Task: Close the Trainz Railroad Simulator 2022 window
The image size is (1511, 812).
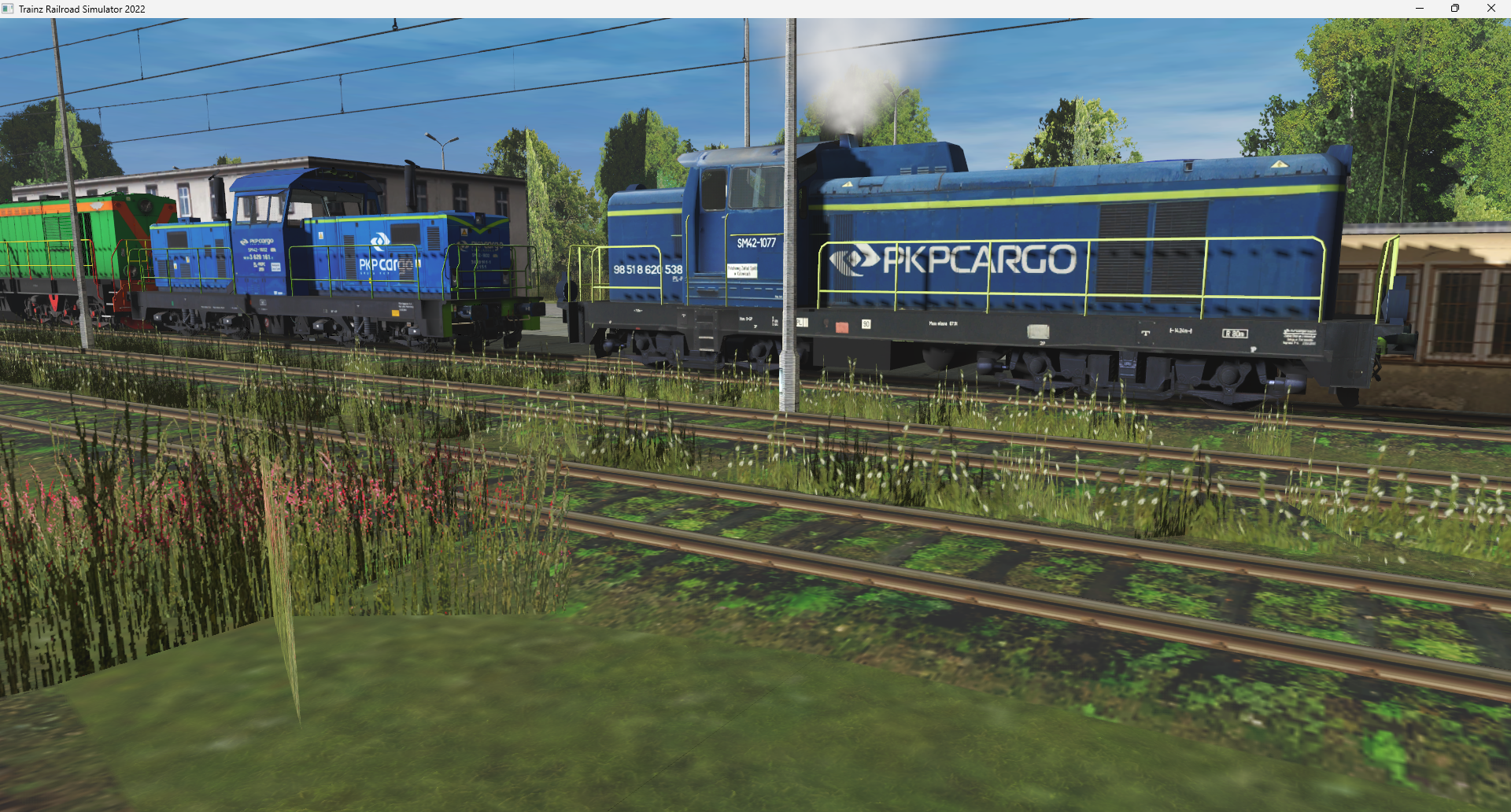Action: pos(1491,9)
